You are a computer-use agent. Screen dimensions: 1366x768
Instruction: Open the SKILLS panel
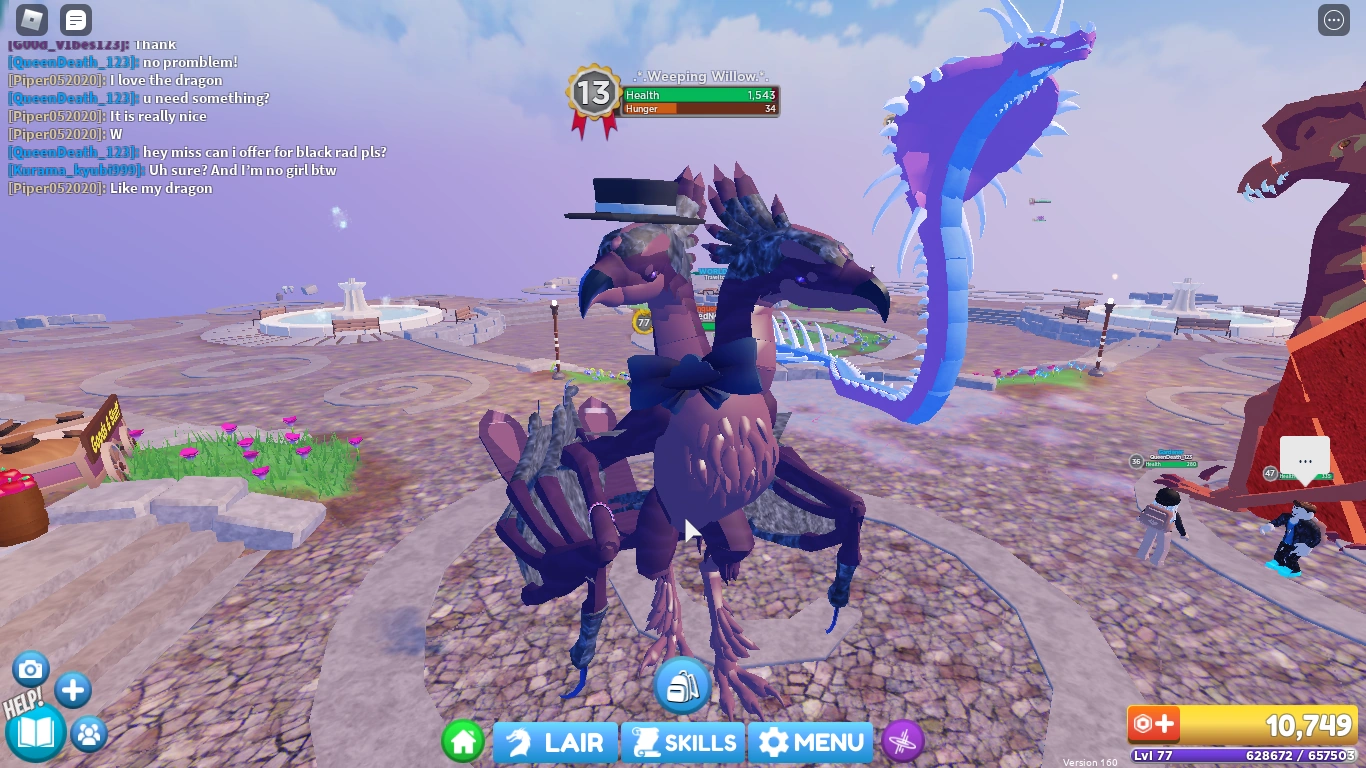[683, 742]
